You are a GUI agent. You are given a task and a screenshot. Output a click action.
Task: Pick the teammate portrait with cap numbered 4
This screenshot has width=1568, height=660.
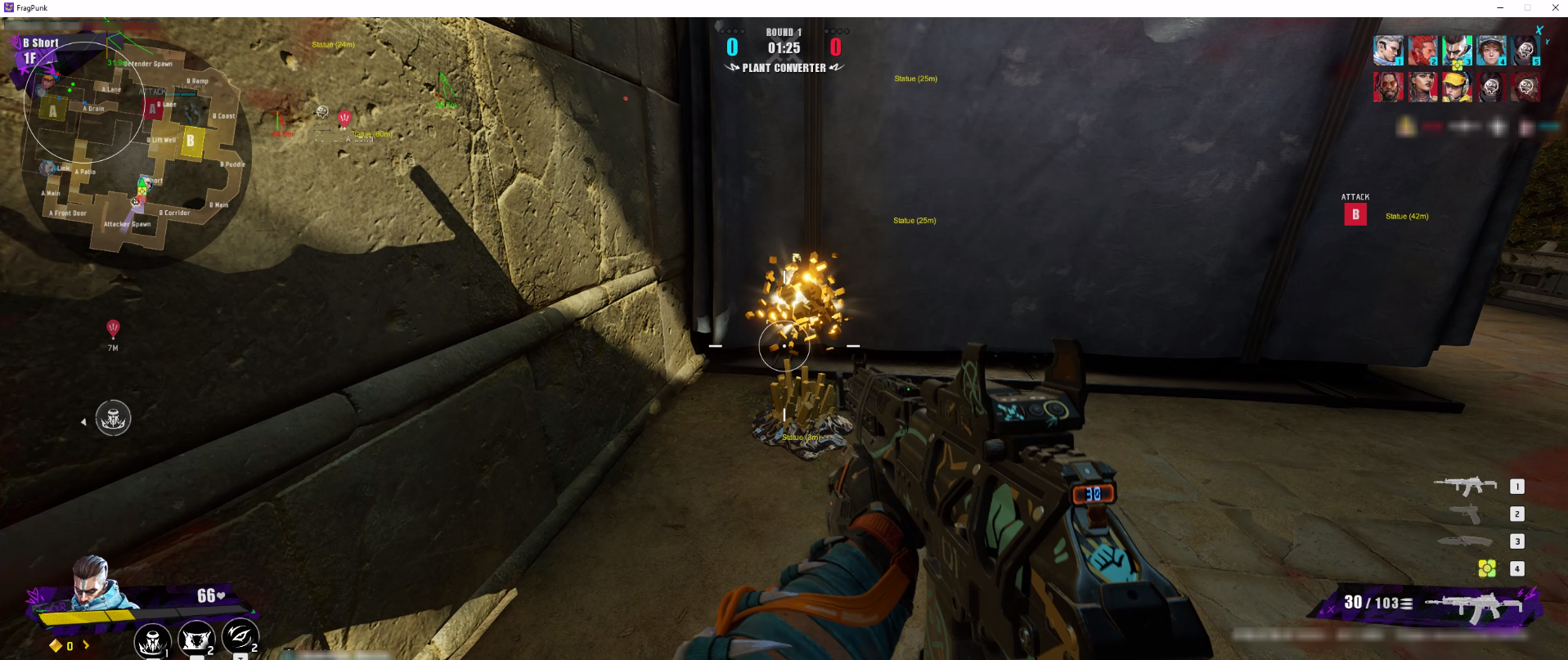coord(1491,51)
